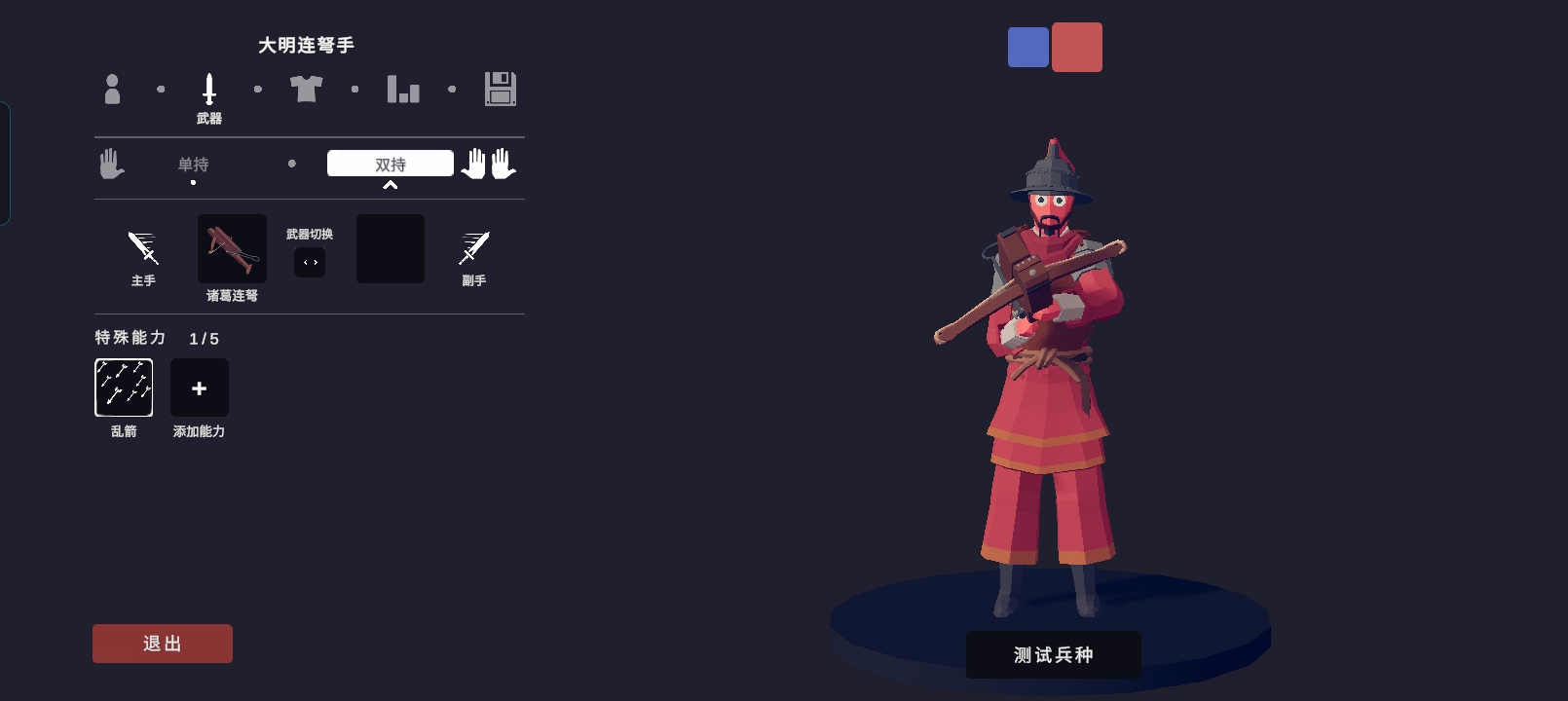The image size is (1568, 701).
Task: Start the 测试兵种 unit test
Action: coord(1053,655)
